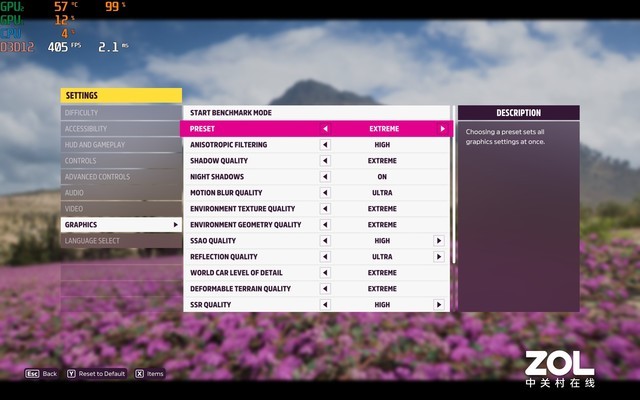Screen dimensions: 640x400
Task: Lower Shadow Quality using its left arrow
Action: (x=324, y=161)
